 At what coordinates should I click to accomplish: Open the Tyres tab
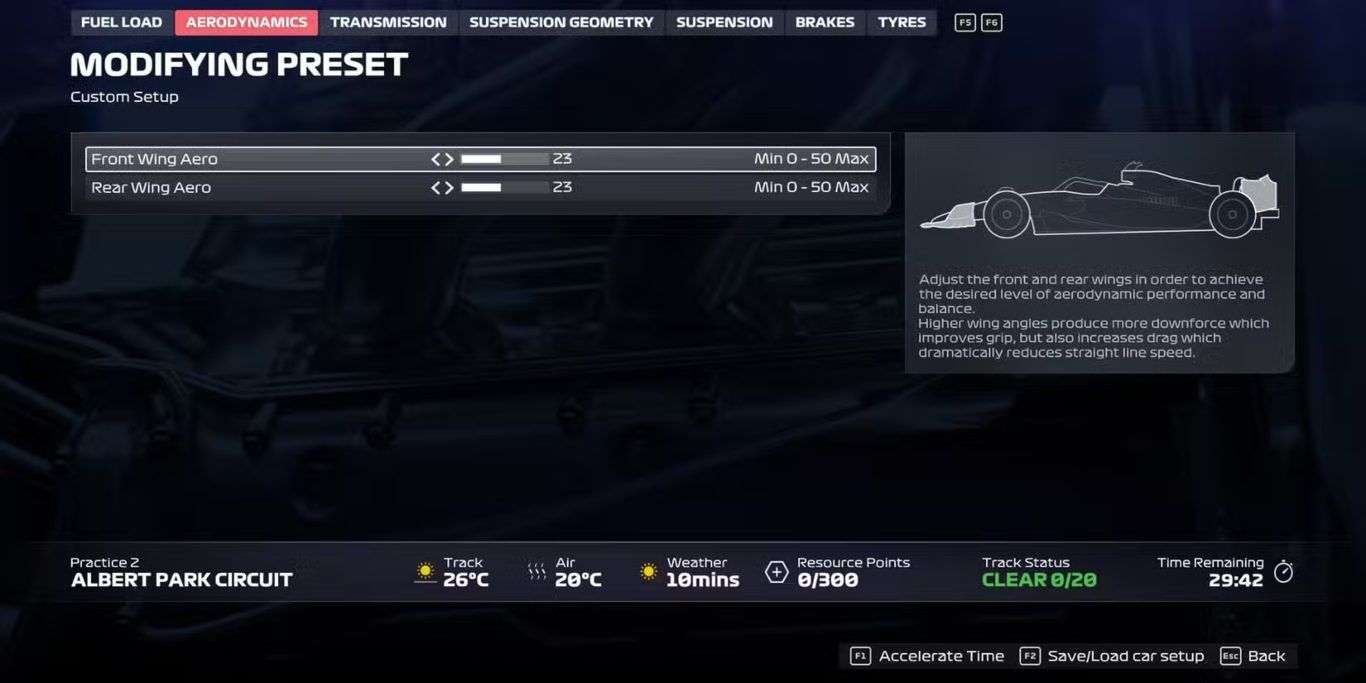[902, 22]
